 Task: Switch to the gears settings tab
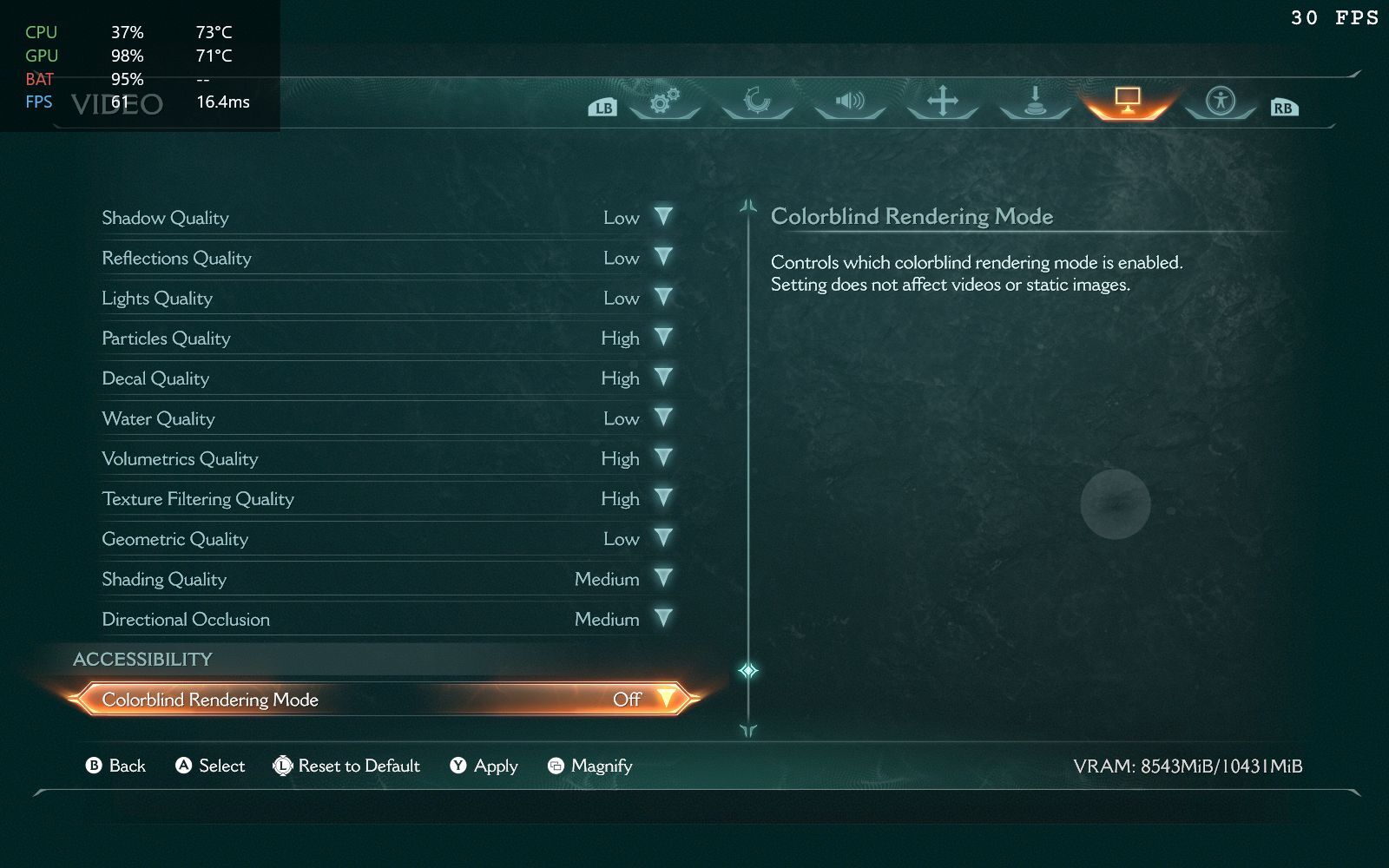click(x=664, y=102)
